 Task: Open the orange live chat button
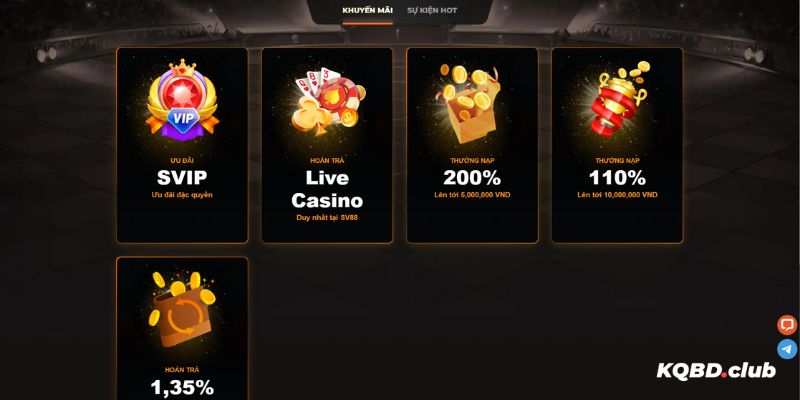(x=787, y=325)
